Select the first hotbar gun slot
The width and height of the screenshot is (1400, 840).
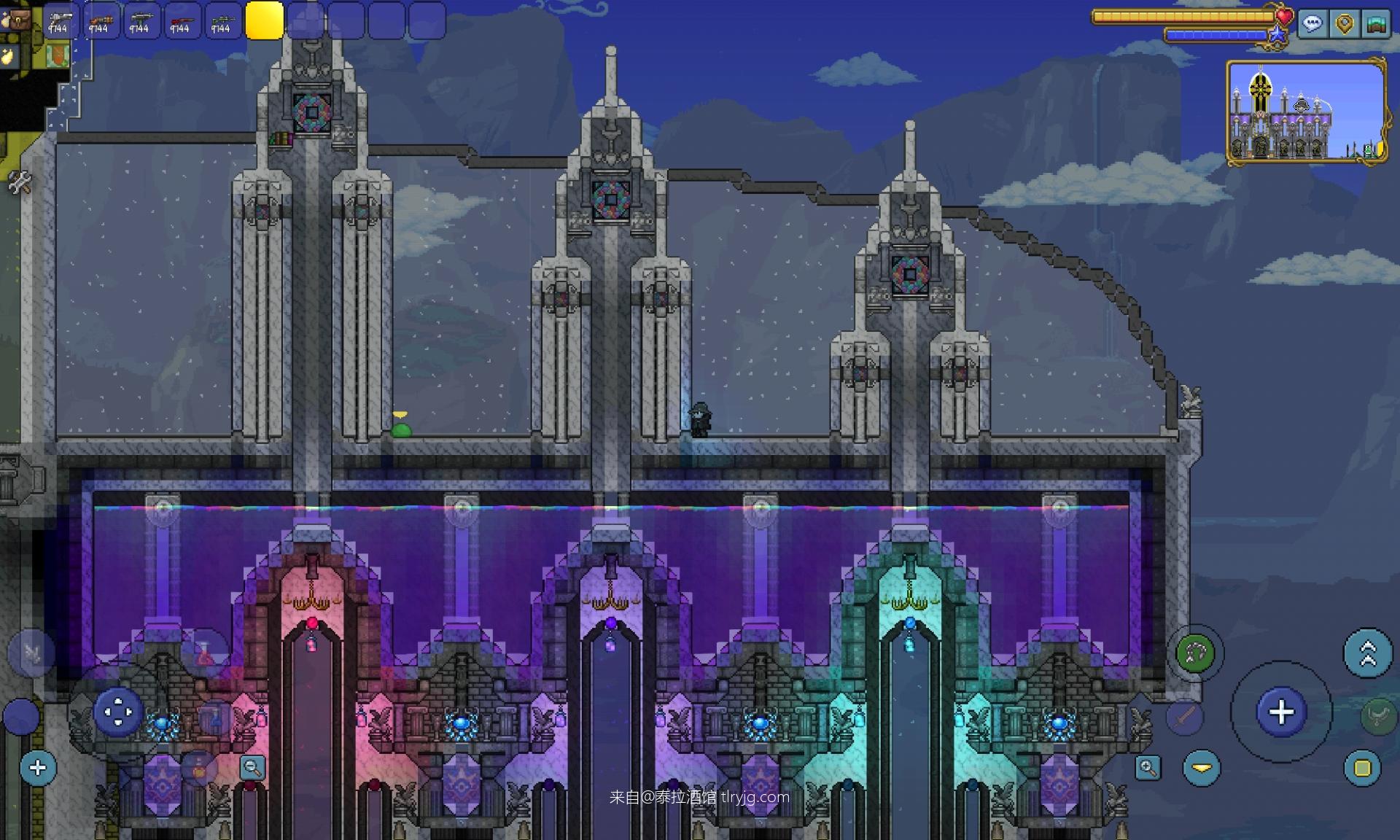point(59,20)
